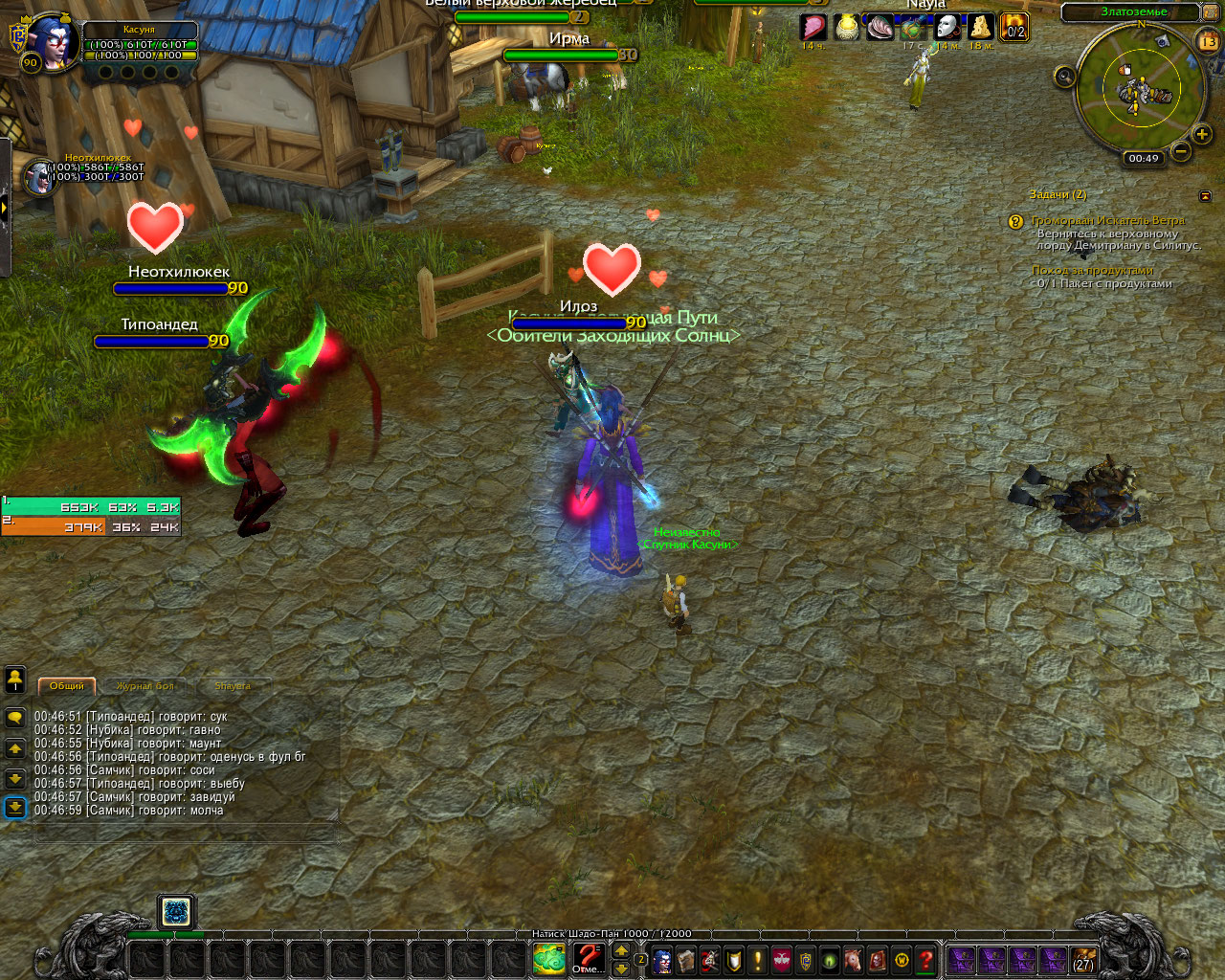Screen dimensions: 1225x980
Task: Open the red question mark help button
Action: (925, 960)
